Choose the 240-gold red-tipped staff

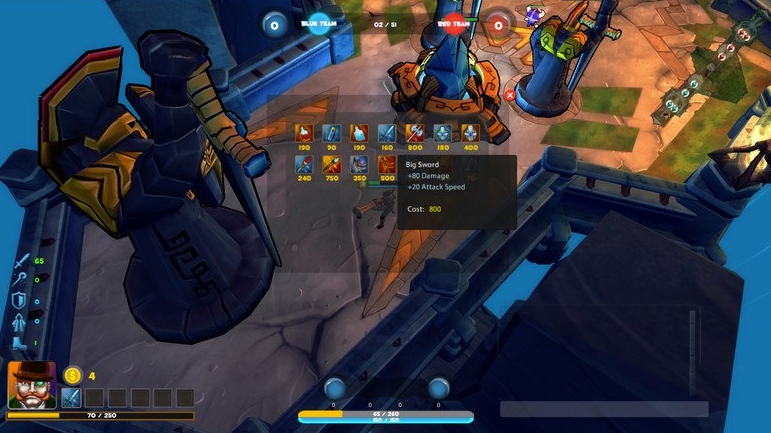(304, 164)
